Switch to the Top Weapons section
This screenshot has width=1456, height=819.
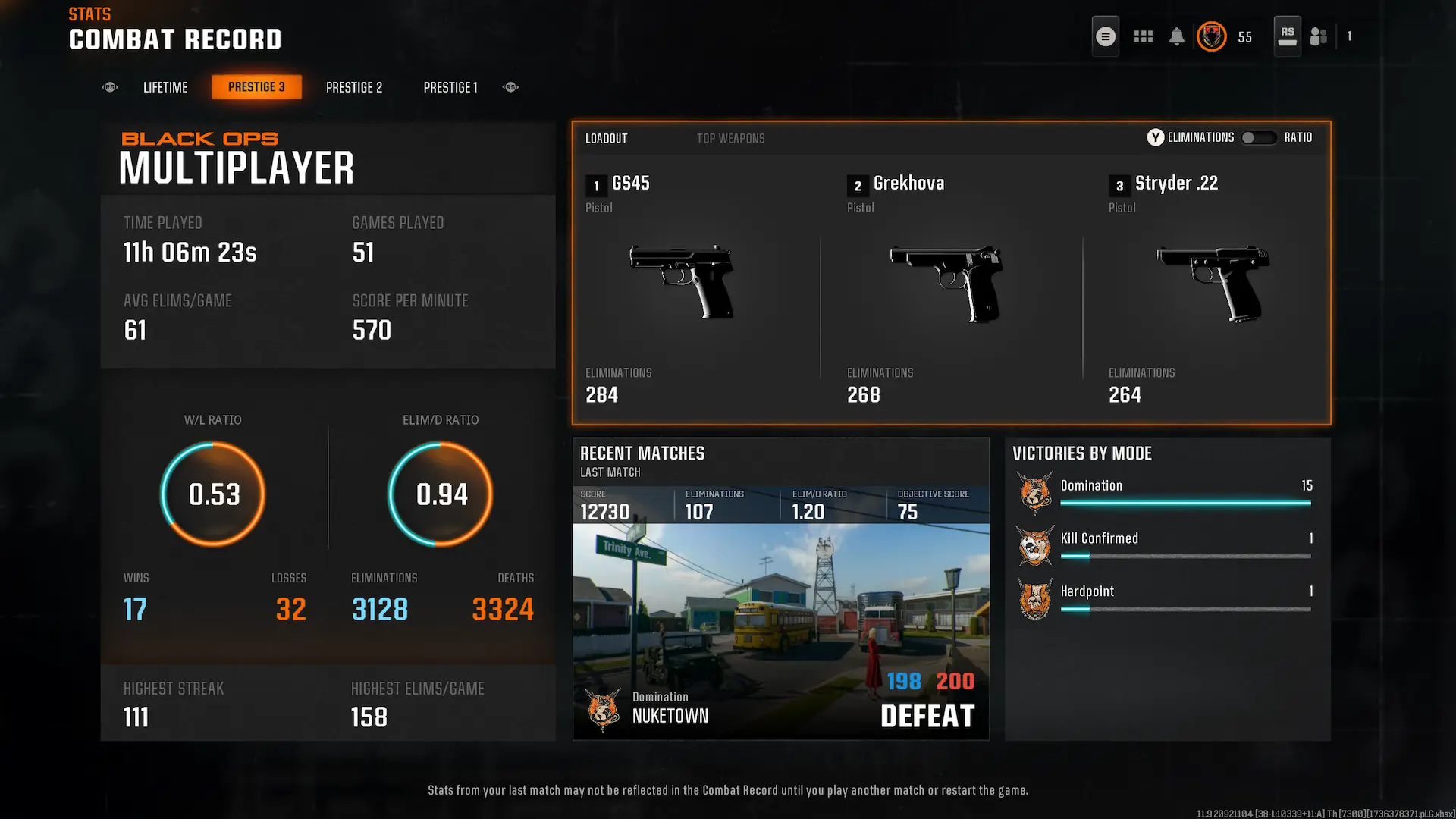coord(730,138)
